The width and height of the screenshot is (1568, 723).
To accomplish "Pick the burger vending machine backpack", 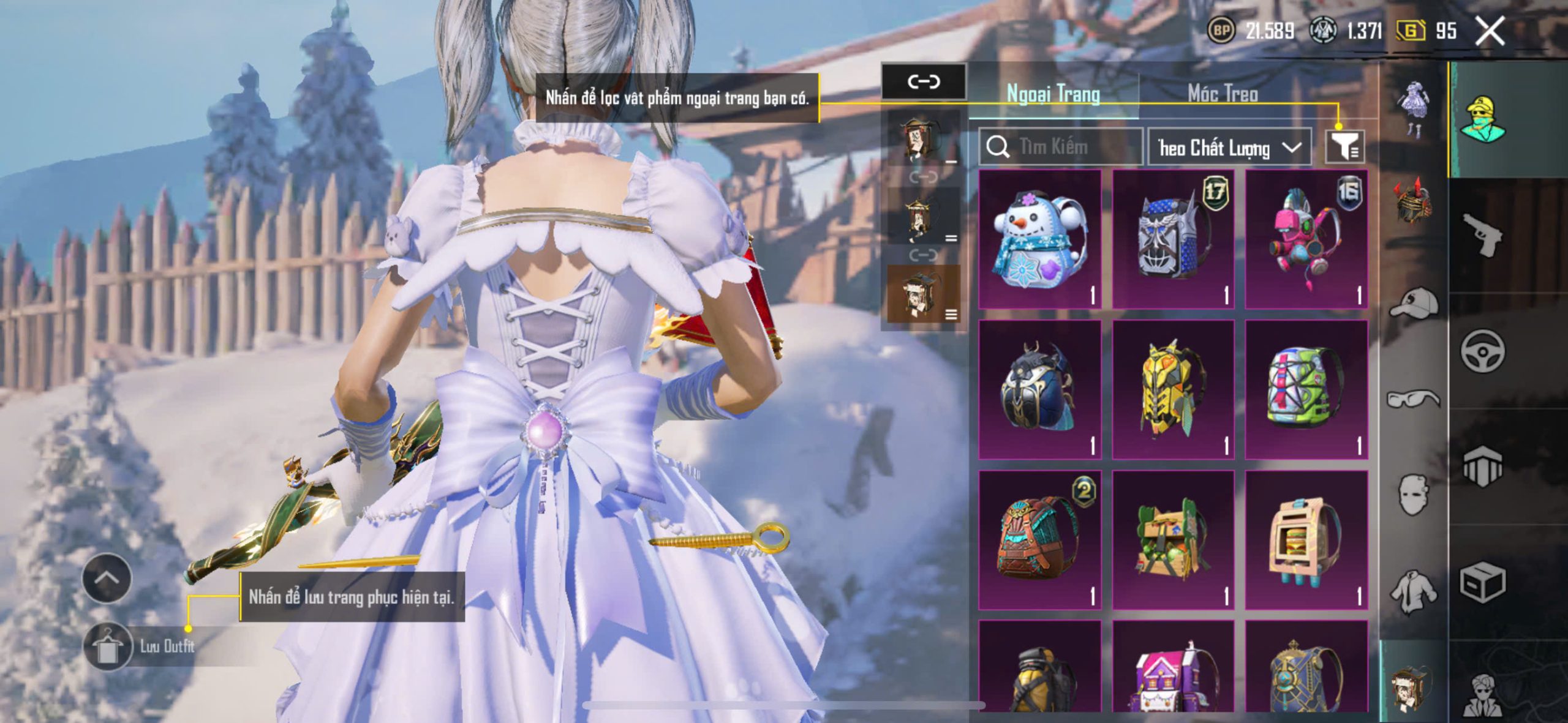I will [1306, 540].
